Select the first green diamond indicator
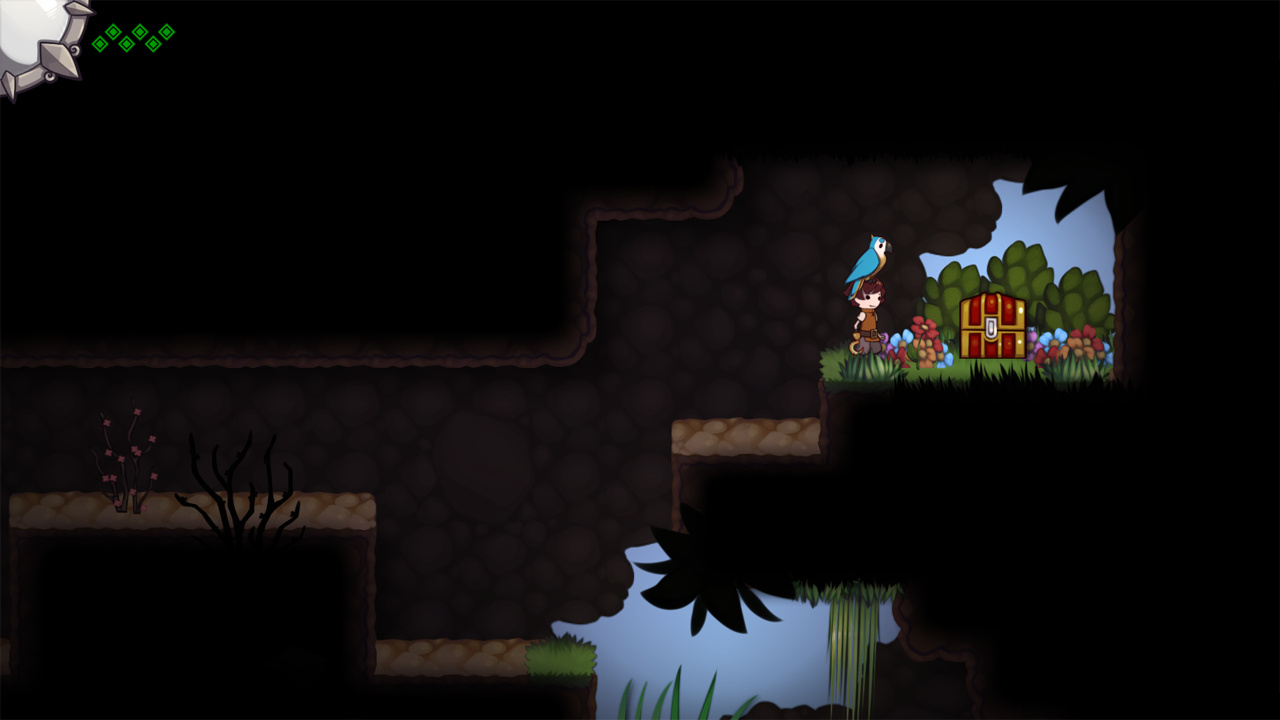1280x720 pixels. tap(99, 44)
